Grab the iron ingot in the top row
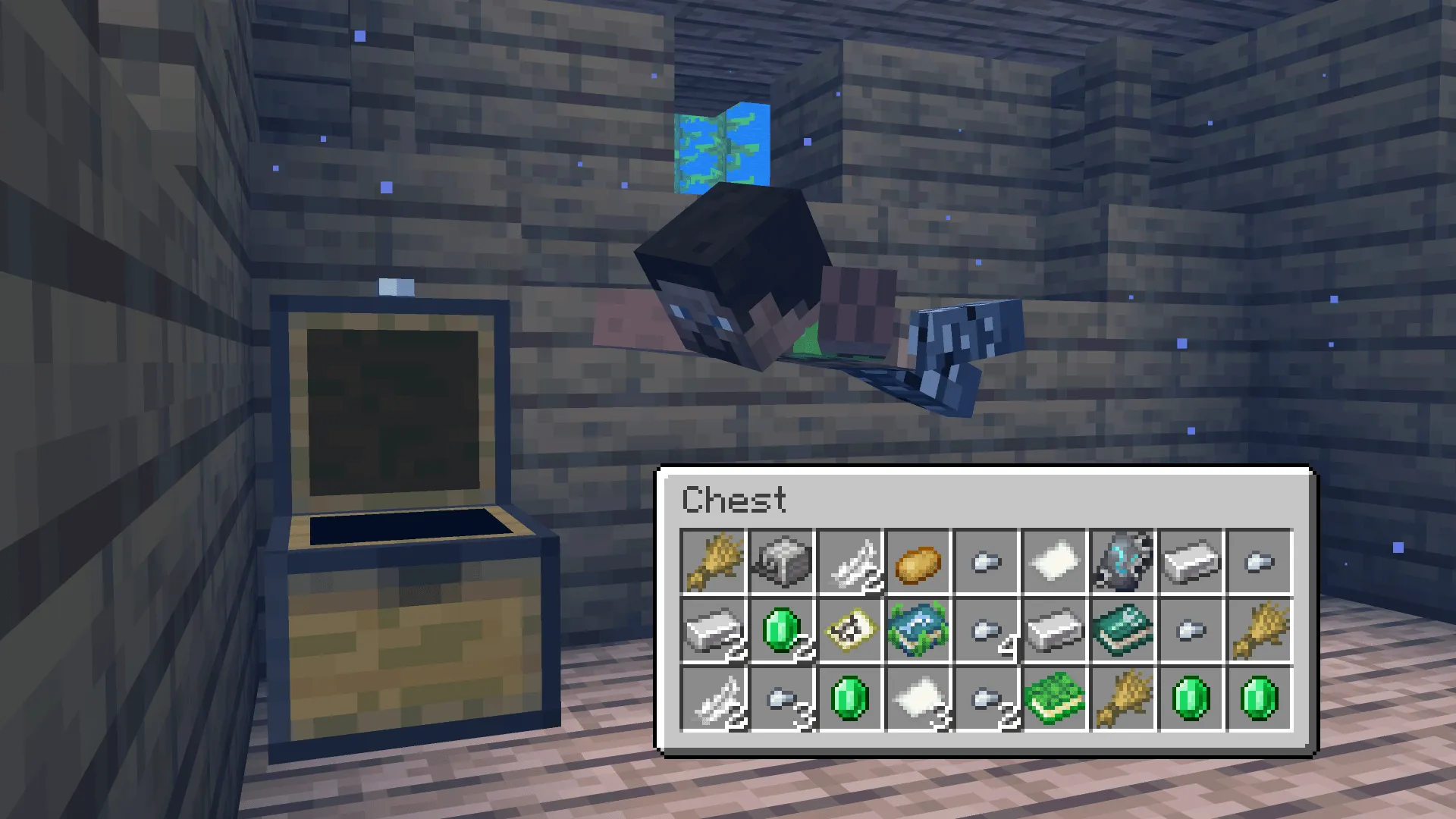Image resolution: width=1456 pixels, height=819 pixels. [x=1191, y=561]
